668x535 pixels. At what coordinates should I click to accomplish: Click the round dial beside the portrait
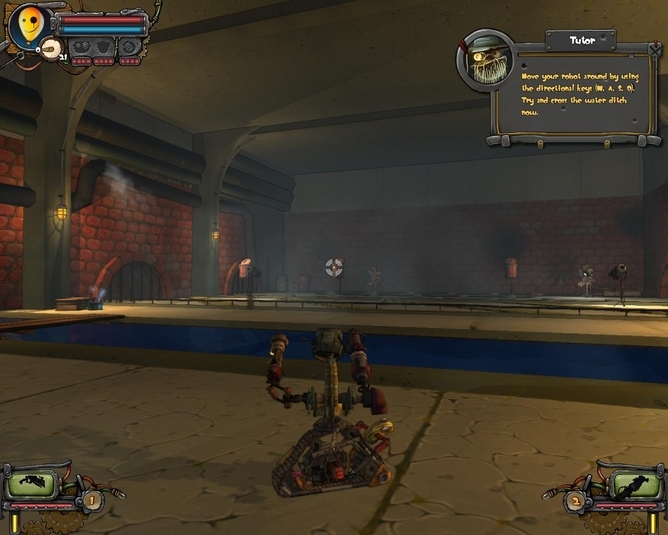(50, 49)
